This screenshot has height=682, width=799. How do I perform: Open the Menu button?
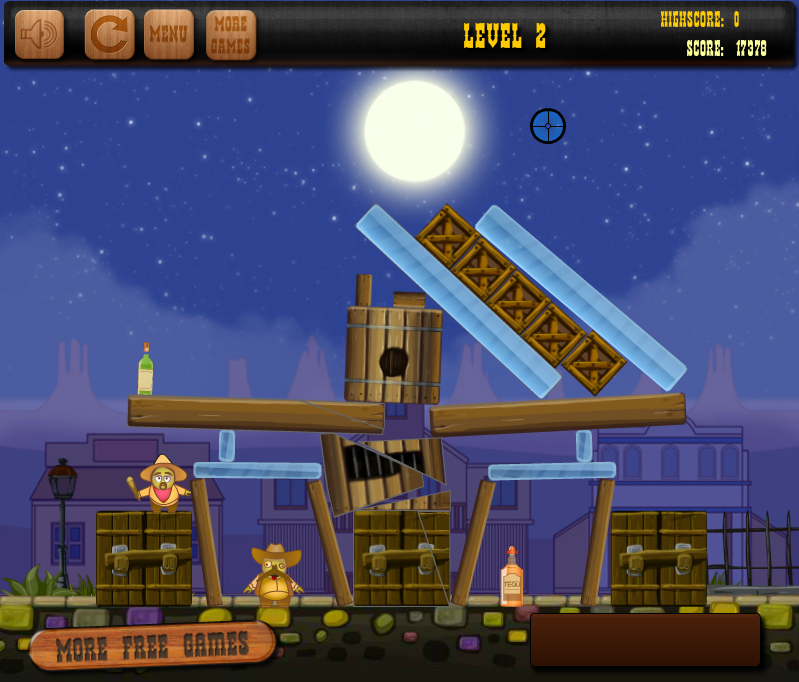point(169,35)
